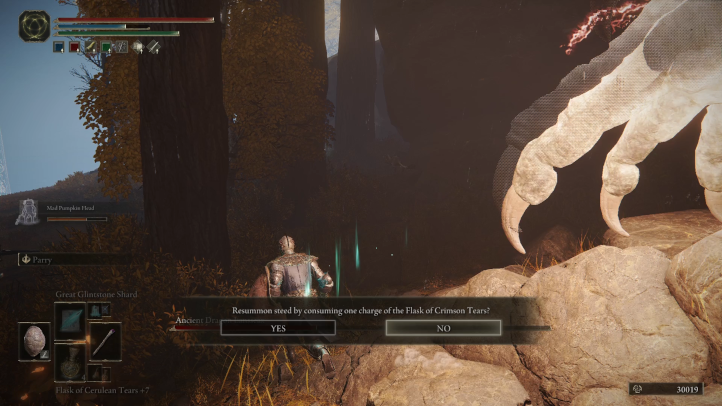
Task: Decline the resummon prompt with NO
Action: tap(443, 327)
